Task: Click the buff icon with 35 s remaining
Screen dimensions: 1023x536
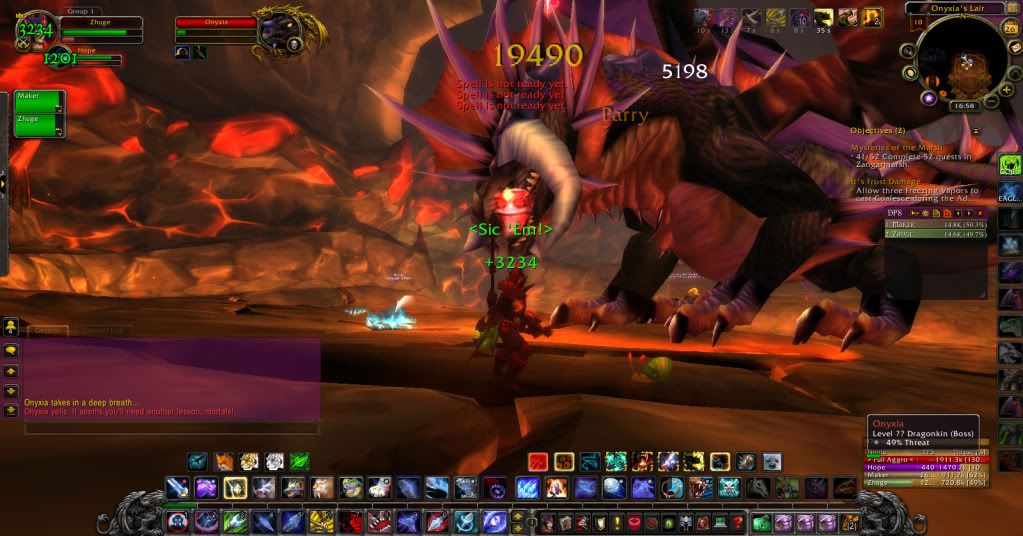Action: pyautogui.click(x=824, y=17)
